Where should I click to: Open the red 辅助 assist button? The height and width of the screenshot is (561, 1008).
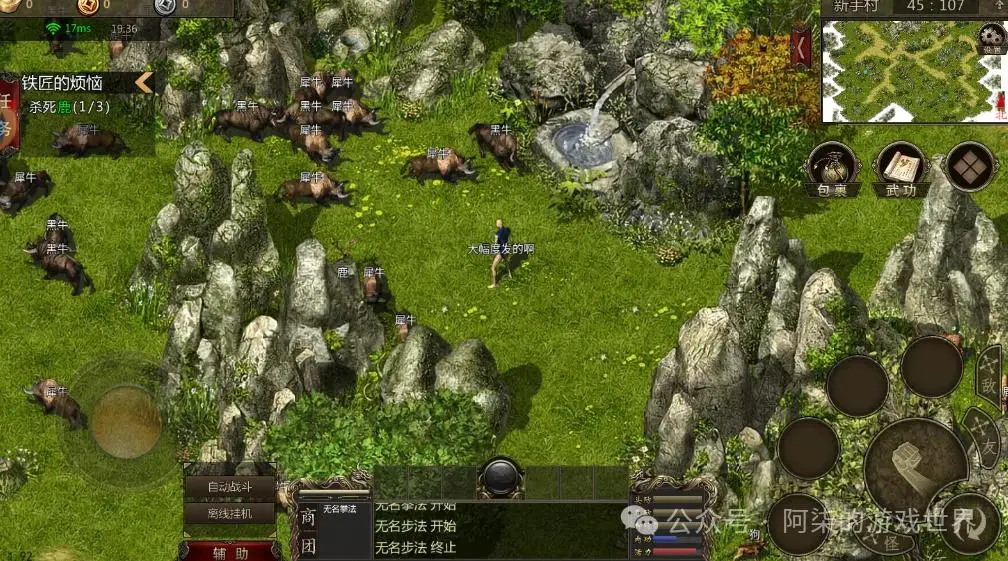230,551
